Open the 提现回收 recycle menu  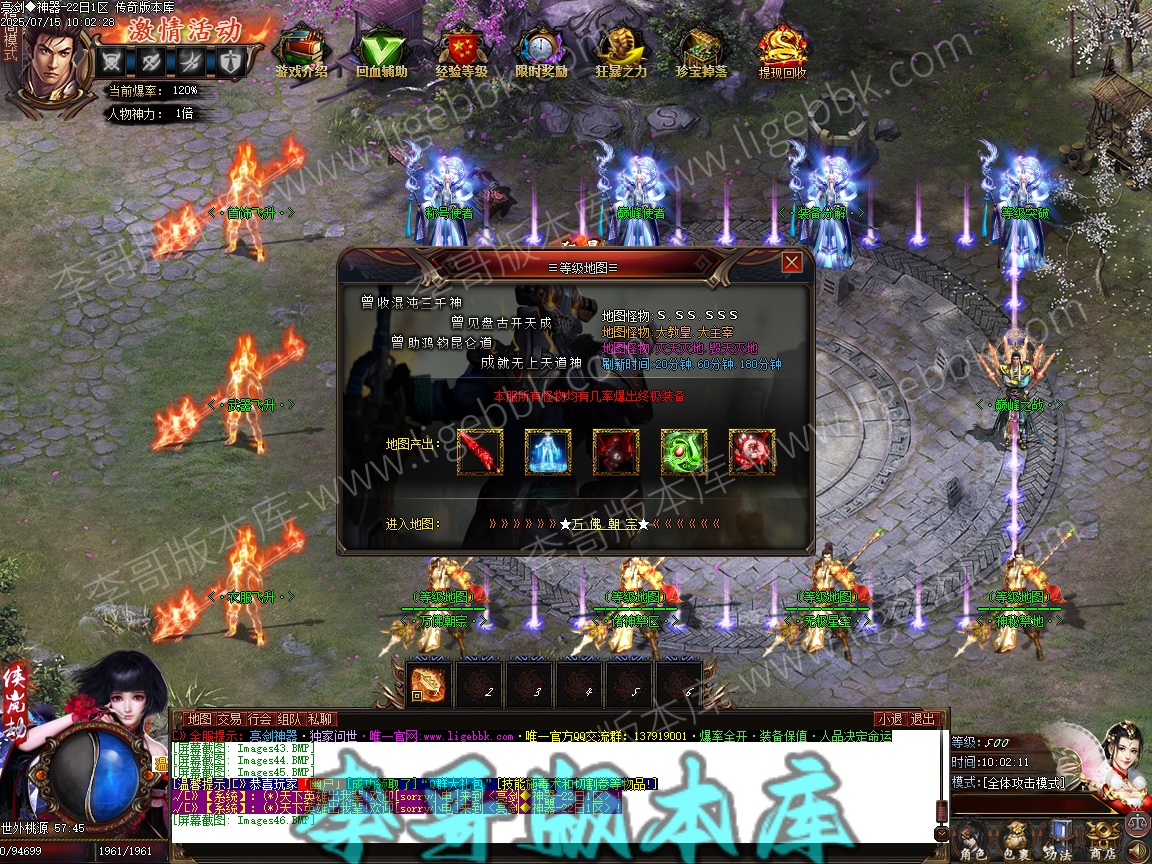coord(782,52)
